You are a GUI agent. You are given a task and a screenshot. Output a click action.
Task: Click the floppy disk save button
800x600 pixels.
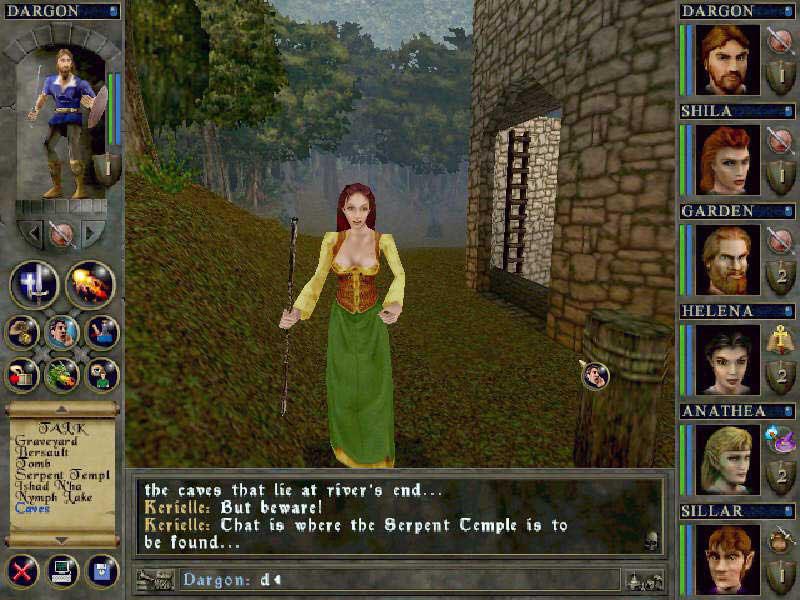point(101,572)
